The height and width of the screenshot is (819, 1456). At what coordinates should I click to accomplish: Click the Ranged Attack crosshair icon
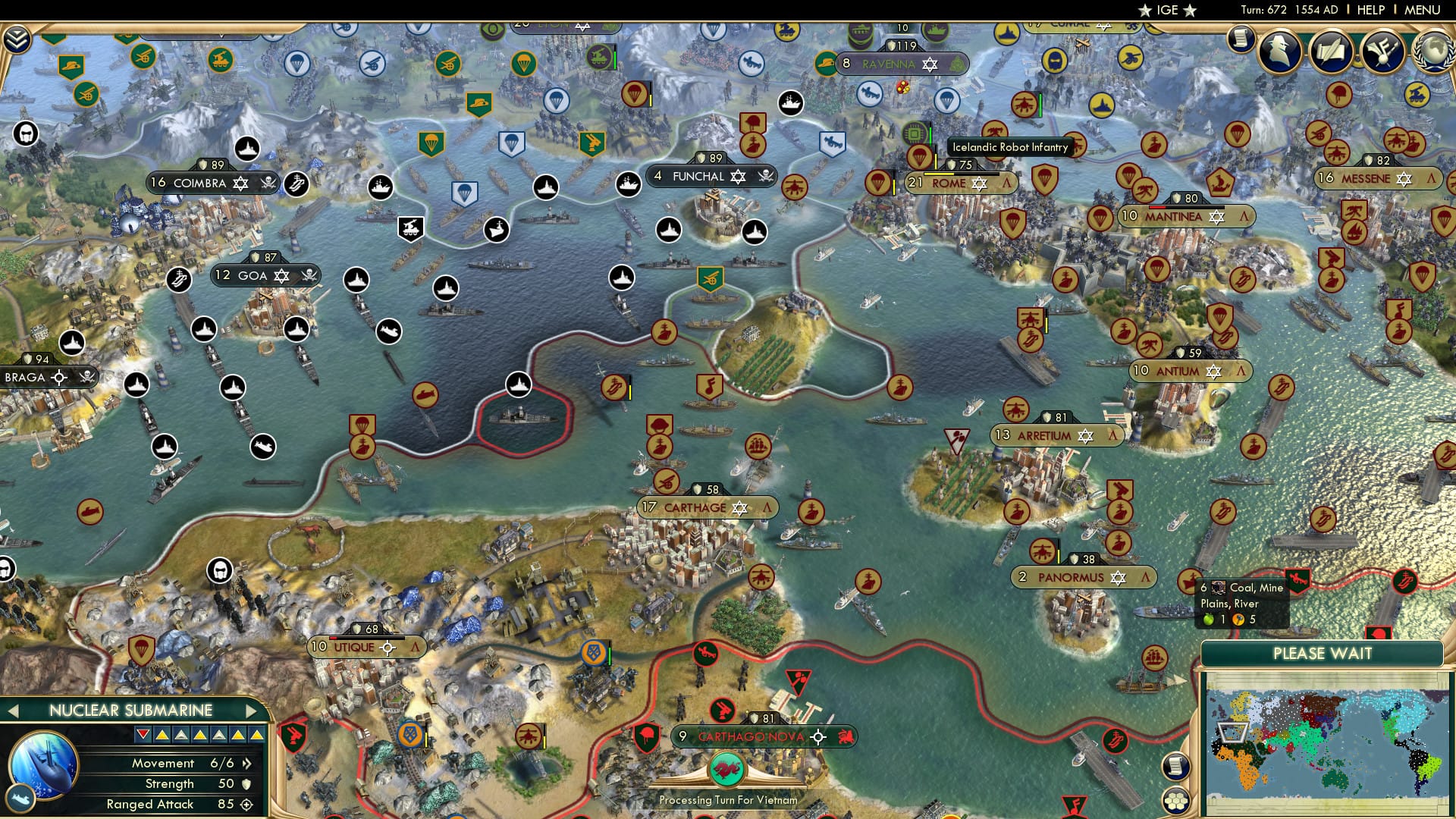click(x=248, y=804)
